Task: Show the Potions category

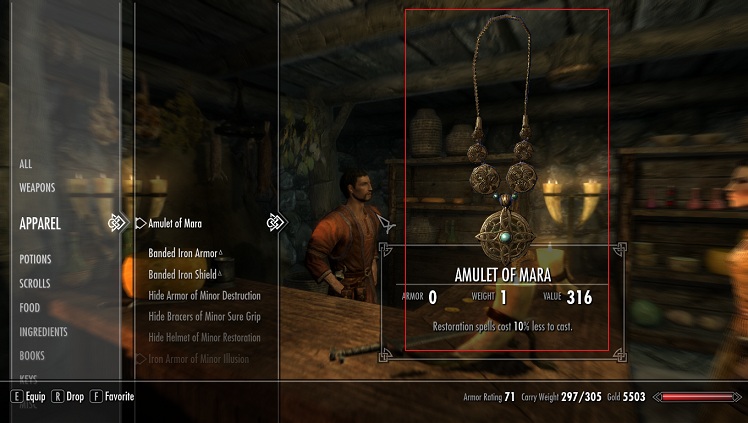Action: point(35,260)
